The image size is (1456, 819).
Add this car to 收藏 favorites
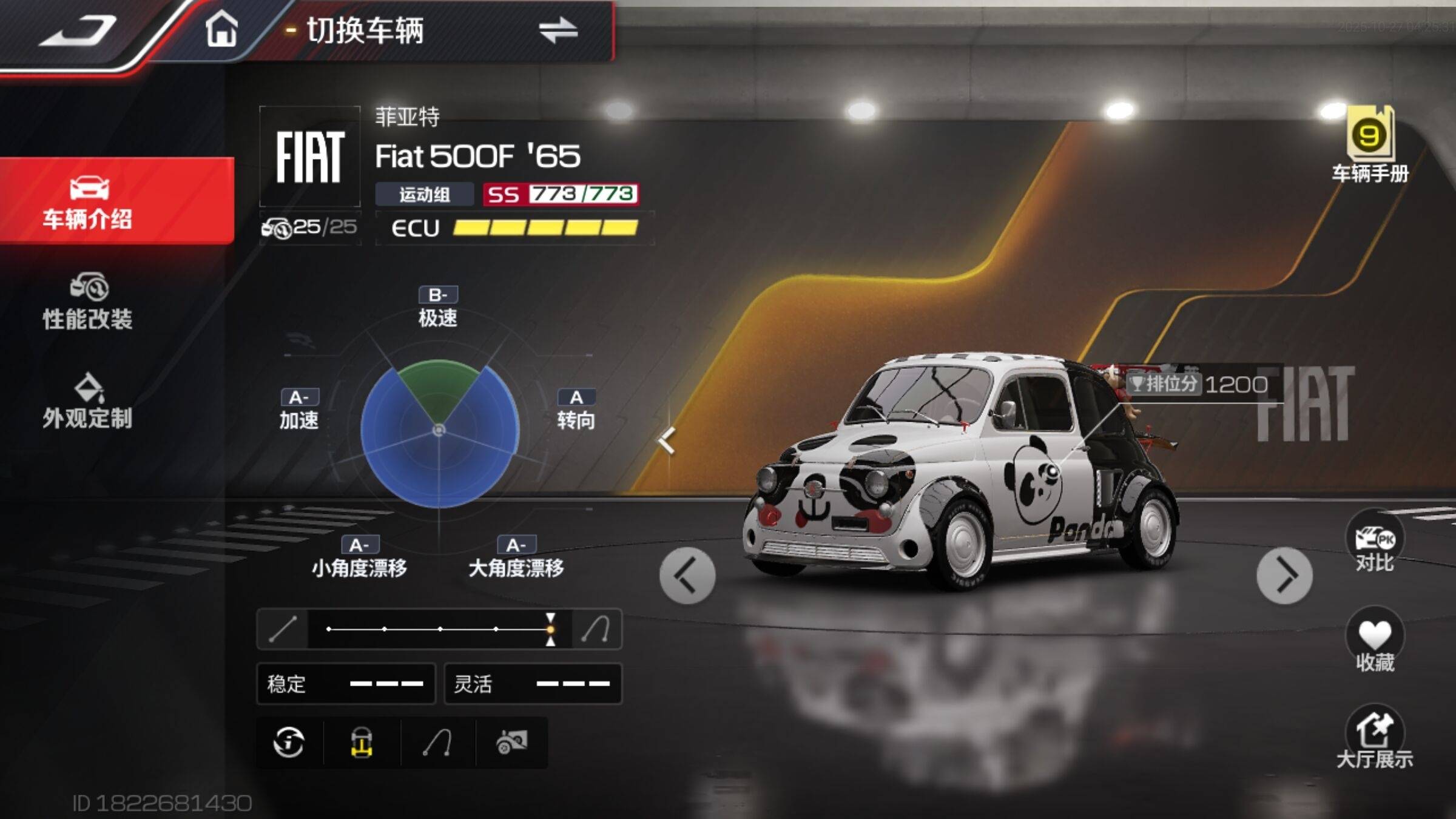click(x=1374, y=642)
